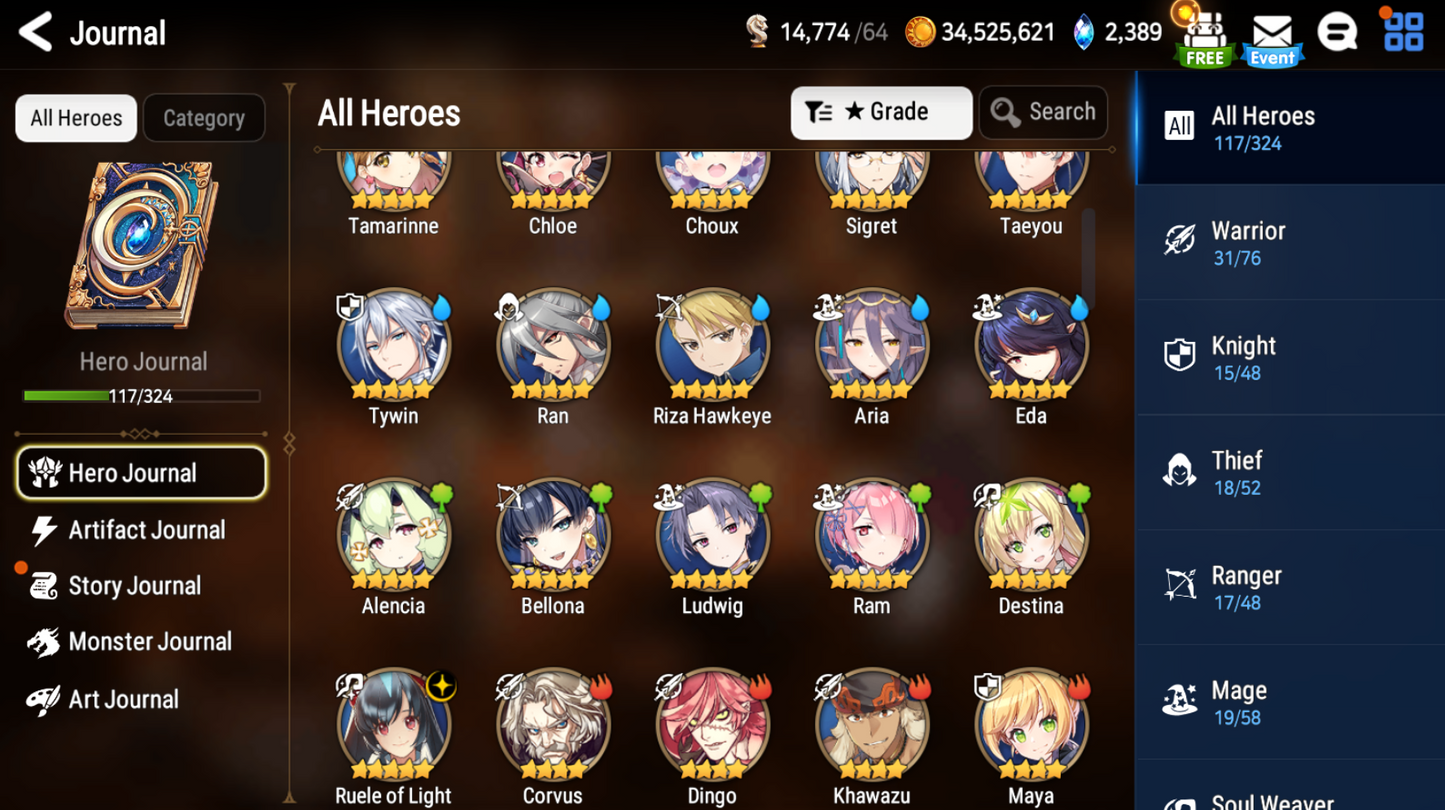The height and width of the screenshot is (810, 1445).
Task: Filter heroes by Knight class
Action: tap(1288, 358)
